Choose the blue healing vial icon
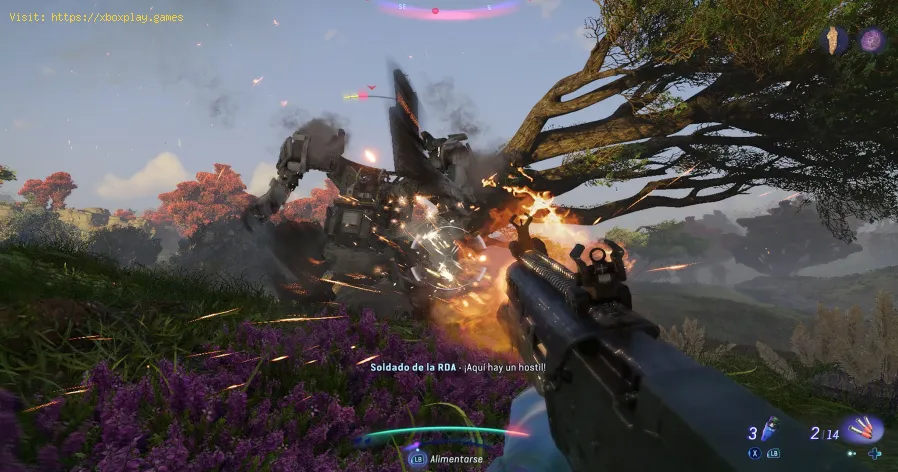The width and height of the screenshot is (898, 472). [769, 428]
